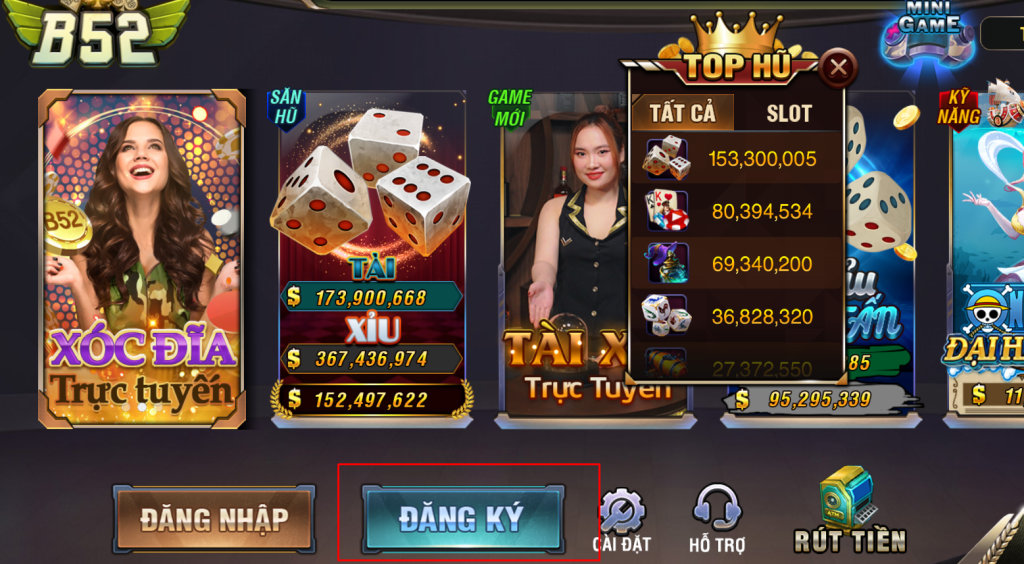Image resolution: width=1024 pixels, height=564 pixels.
Task: Open the Rút Tiền withdrawal safe
Action: pyautogui.click(x=849, y=511)
